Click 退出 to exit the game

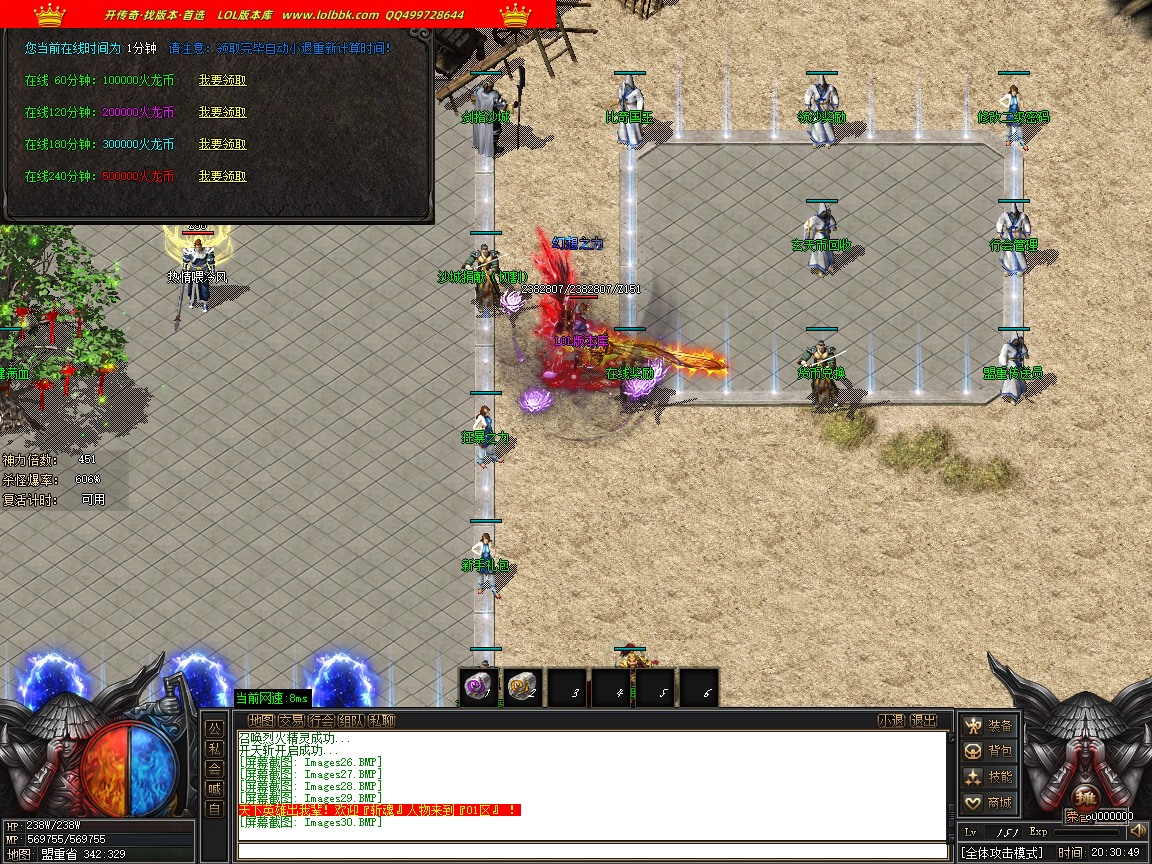pos(924,720)
